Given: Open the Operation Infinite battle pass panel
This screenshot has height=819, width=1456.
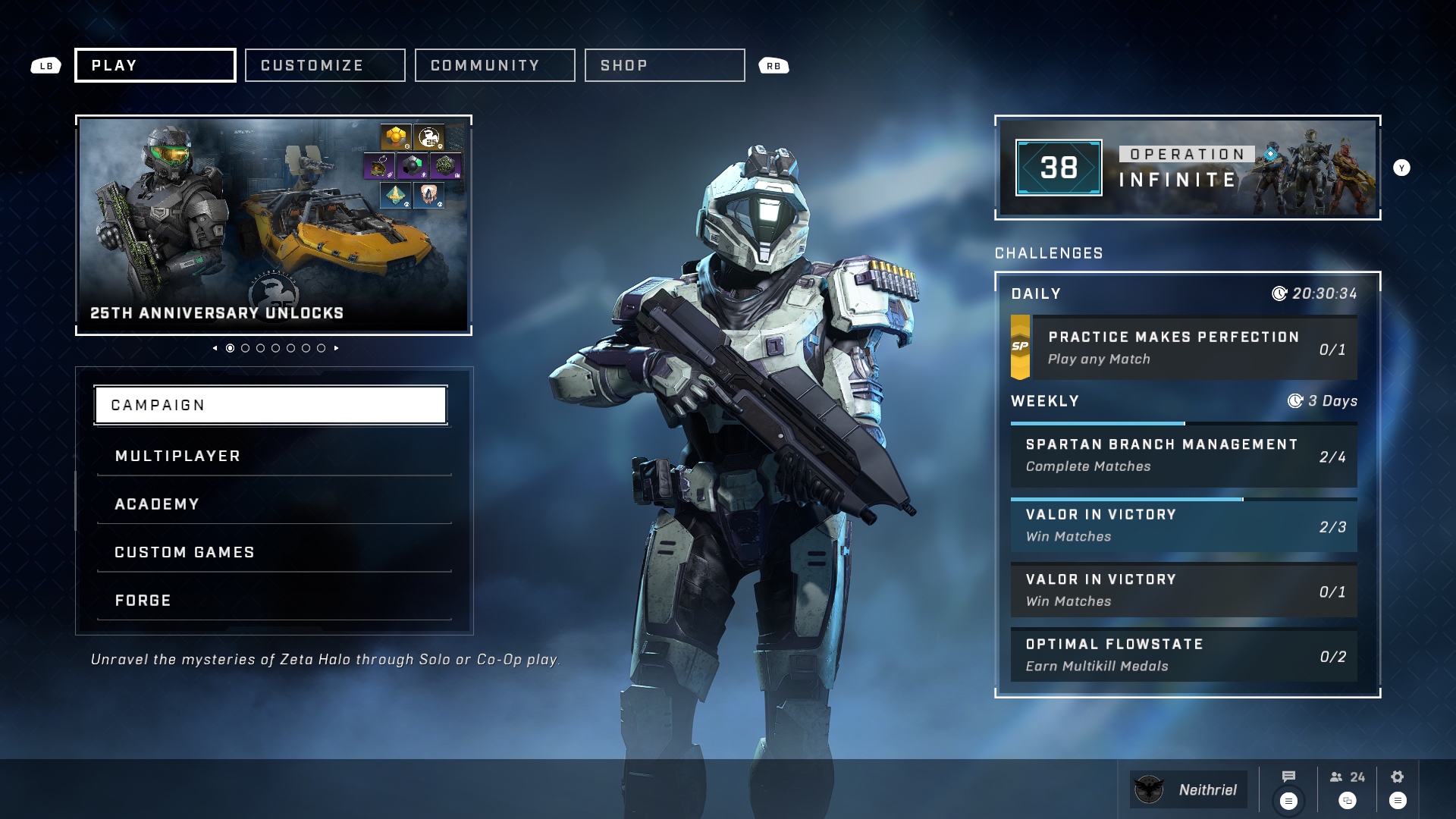Looking at the screenshot, I should pyautogui.click(x=1188, y=168).
